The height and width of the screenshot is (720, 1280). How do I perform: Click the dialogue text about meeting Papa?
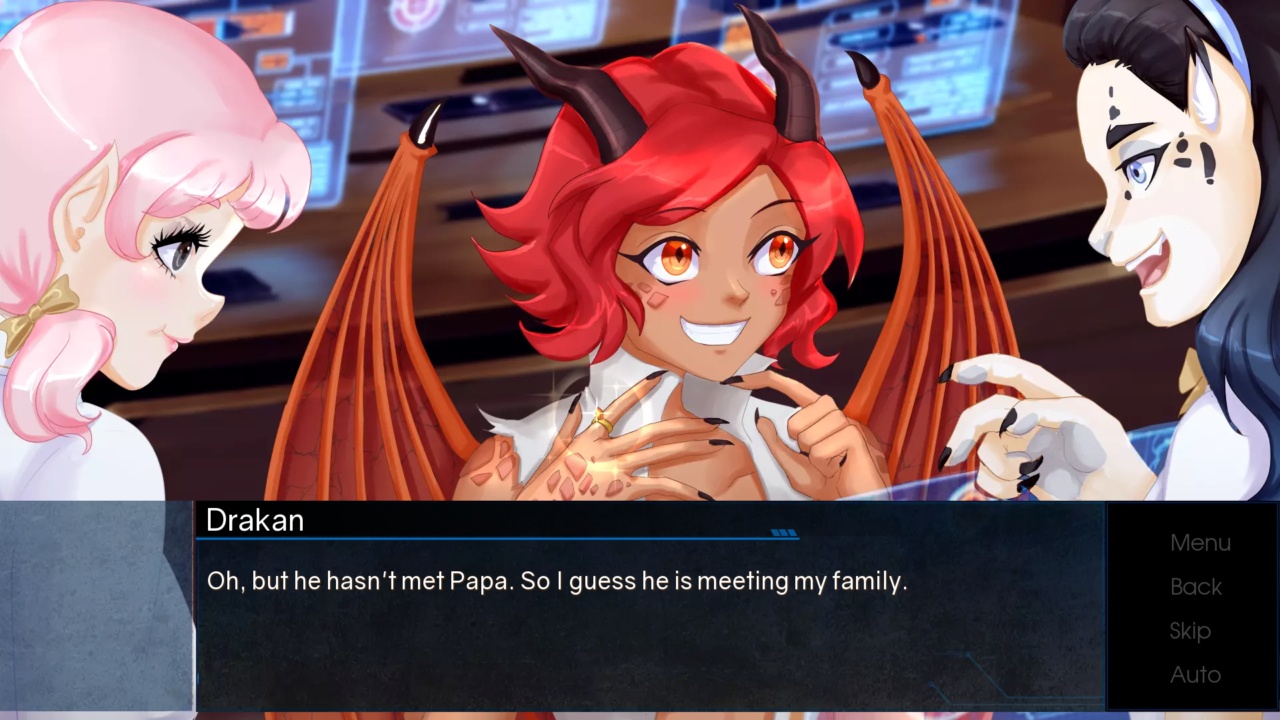(557, 581)
